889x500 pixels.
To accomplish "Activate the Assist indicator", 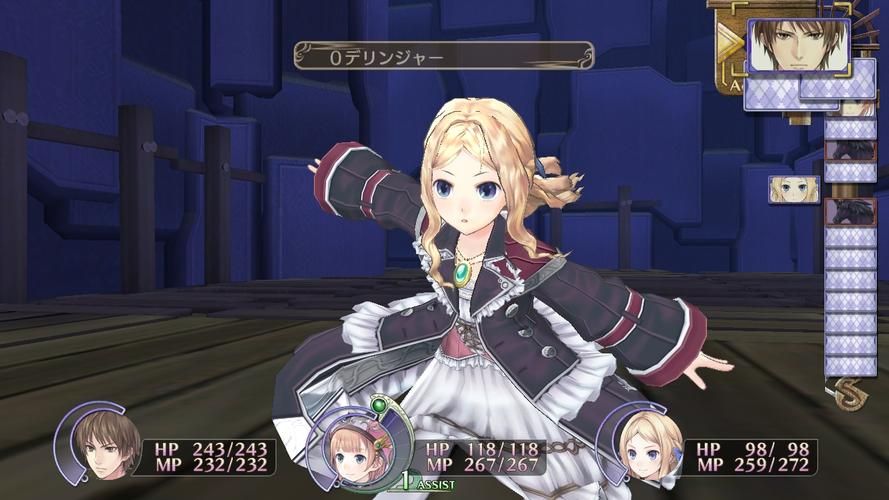I will tap(427, 483).
